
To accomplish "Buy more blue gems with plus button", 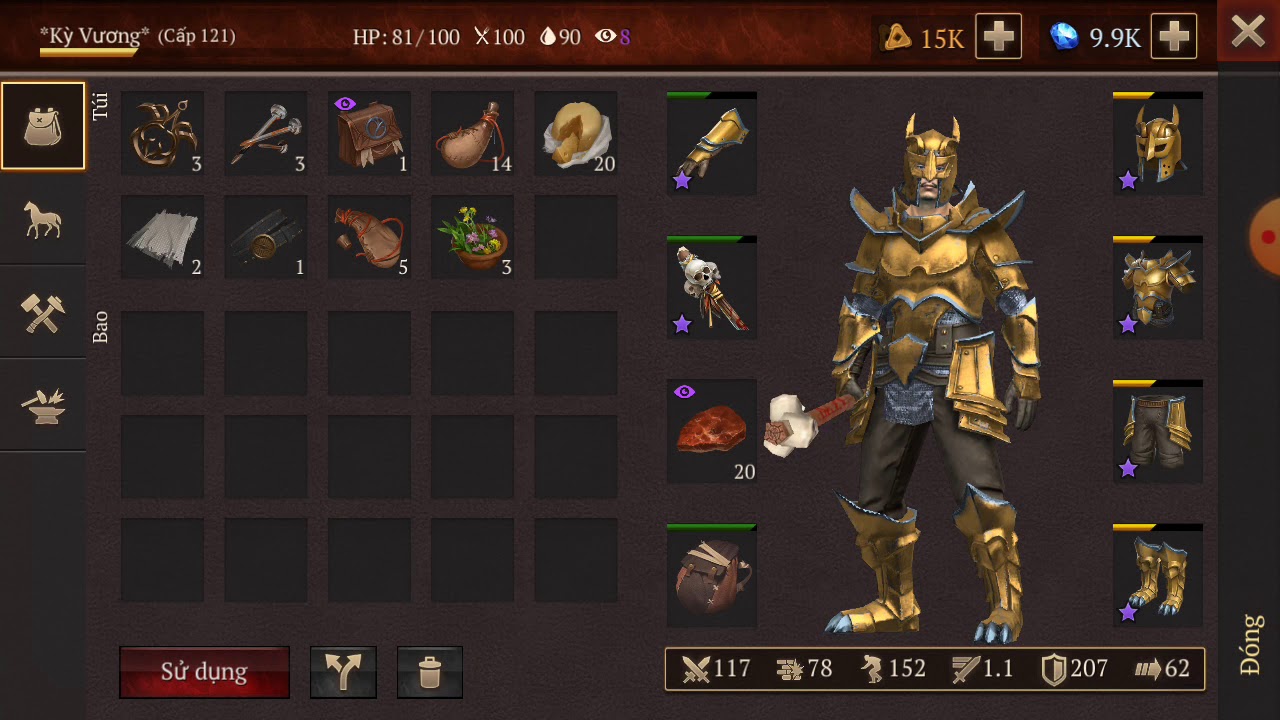I will pyautogui.click(x=1174, y=37).
